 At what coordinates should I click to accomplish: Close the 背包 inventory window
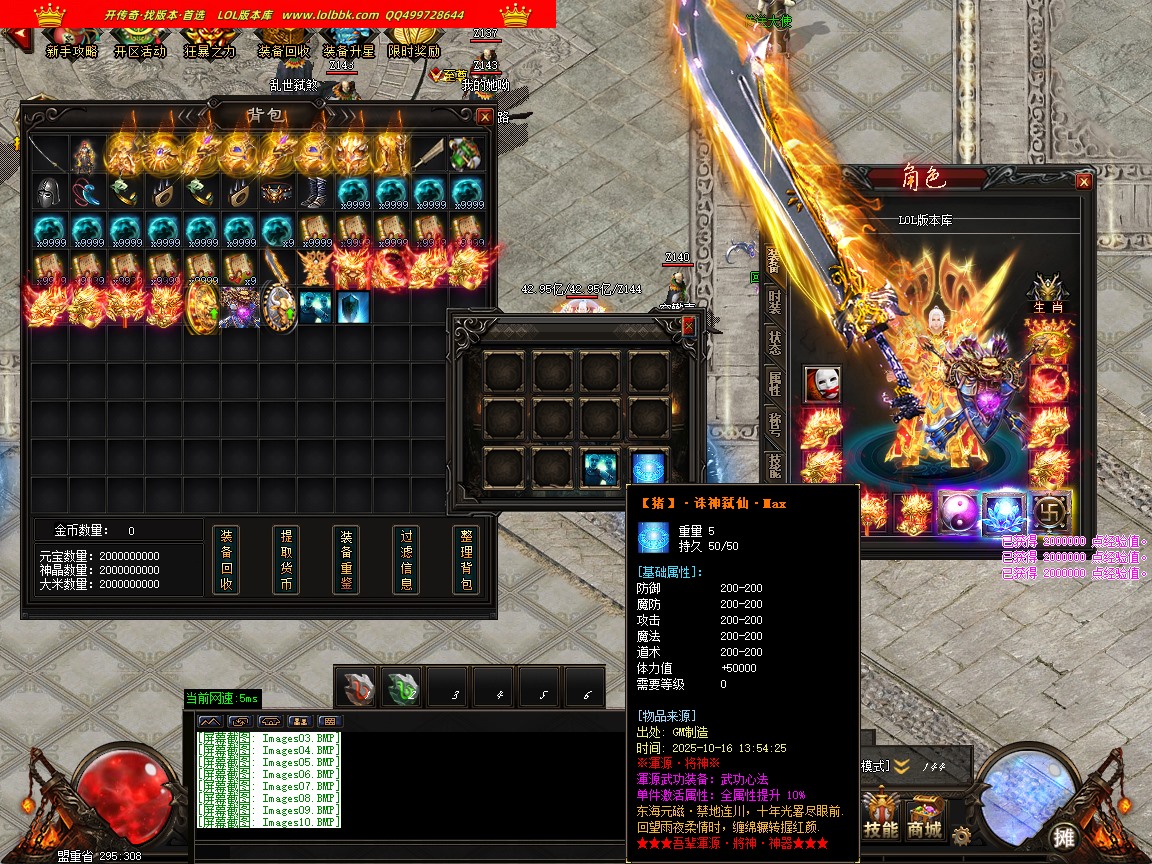click(485, 117)
